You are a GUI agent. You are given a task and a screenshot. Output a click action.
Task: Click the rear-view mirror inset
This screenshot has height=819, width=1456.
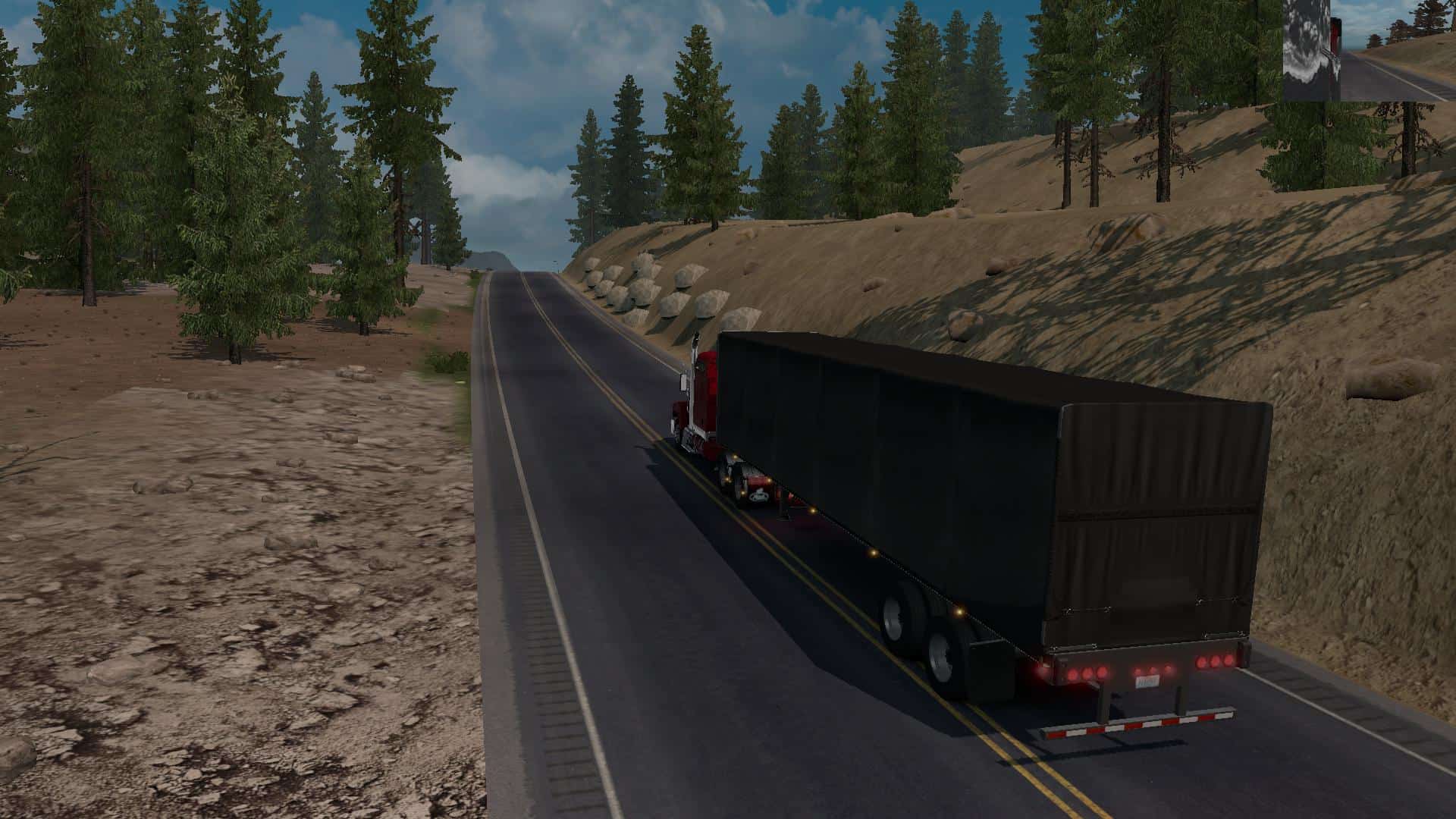1368,50
